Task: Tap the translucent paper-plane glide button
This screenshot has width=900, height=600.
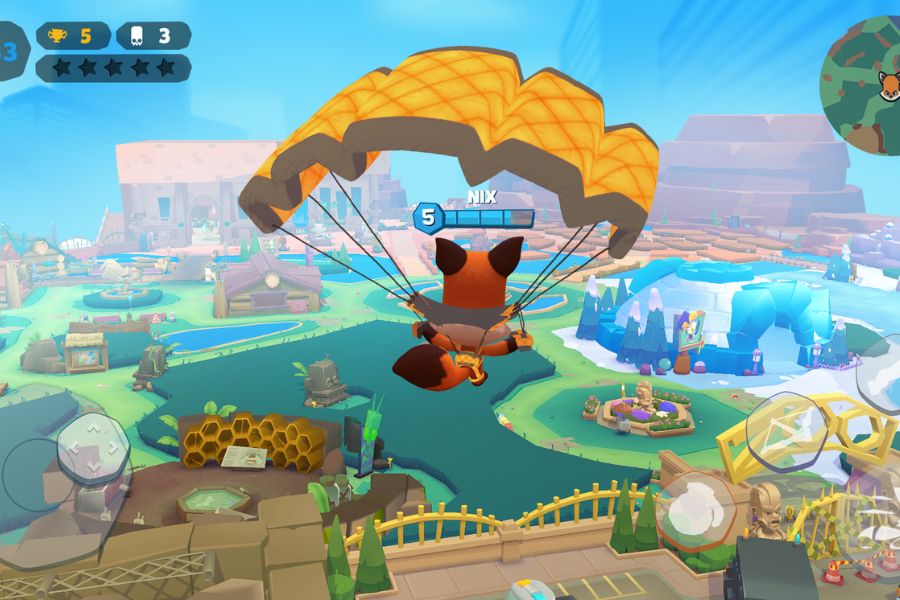Action: [x=786, y=431]
